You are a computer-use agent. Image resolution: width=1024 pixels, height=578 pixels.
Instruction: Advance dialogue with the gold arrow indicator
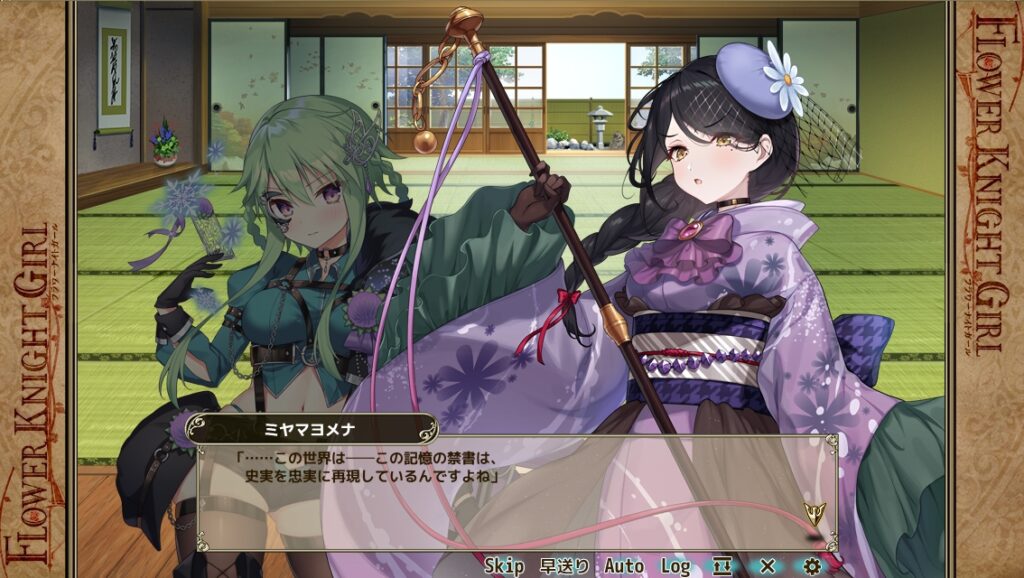click(814, 515)
